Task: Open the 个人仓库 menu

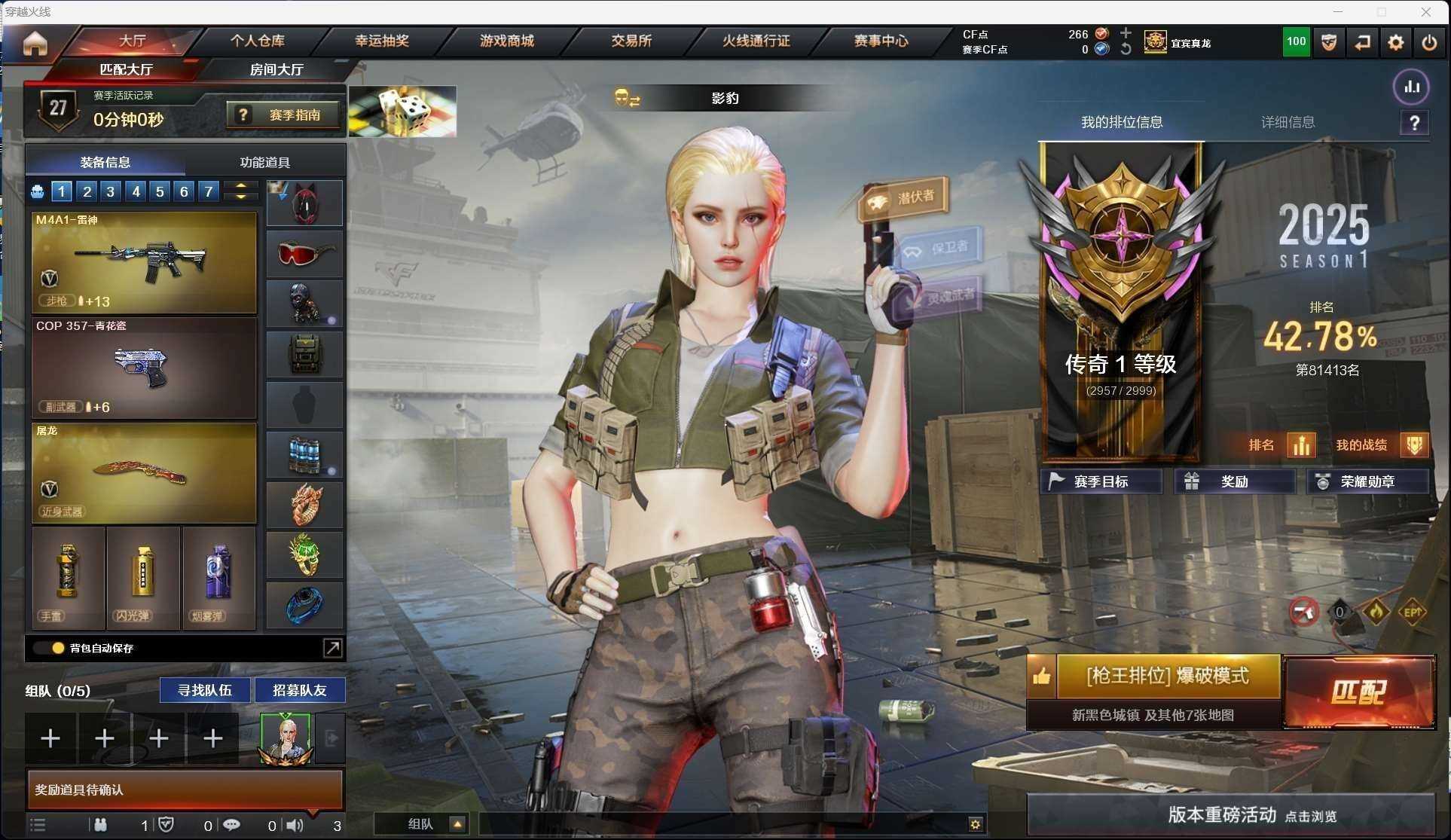Action: 258,41
